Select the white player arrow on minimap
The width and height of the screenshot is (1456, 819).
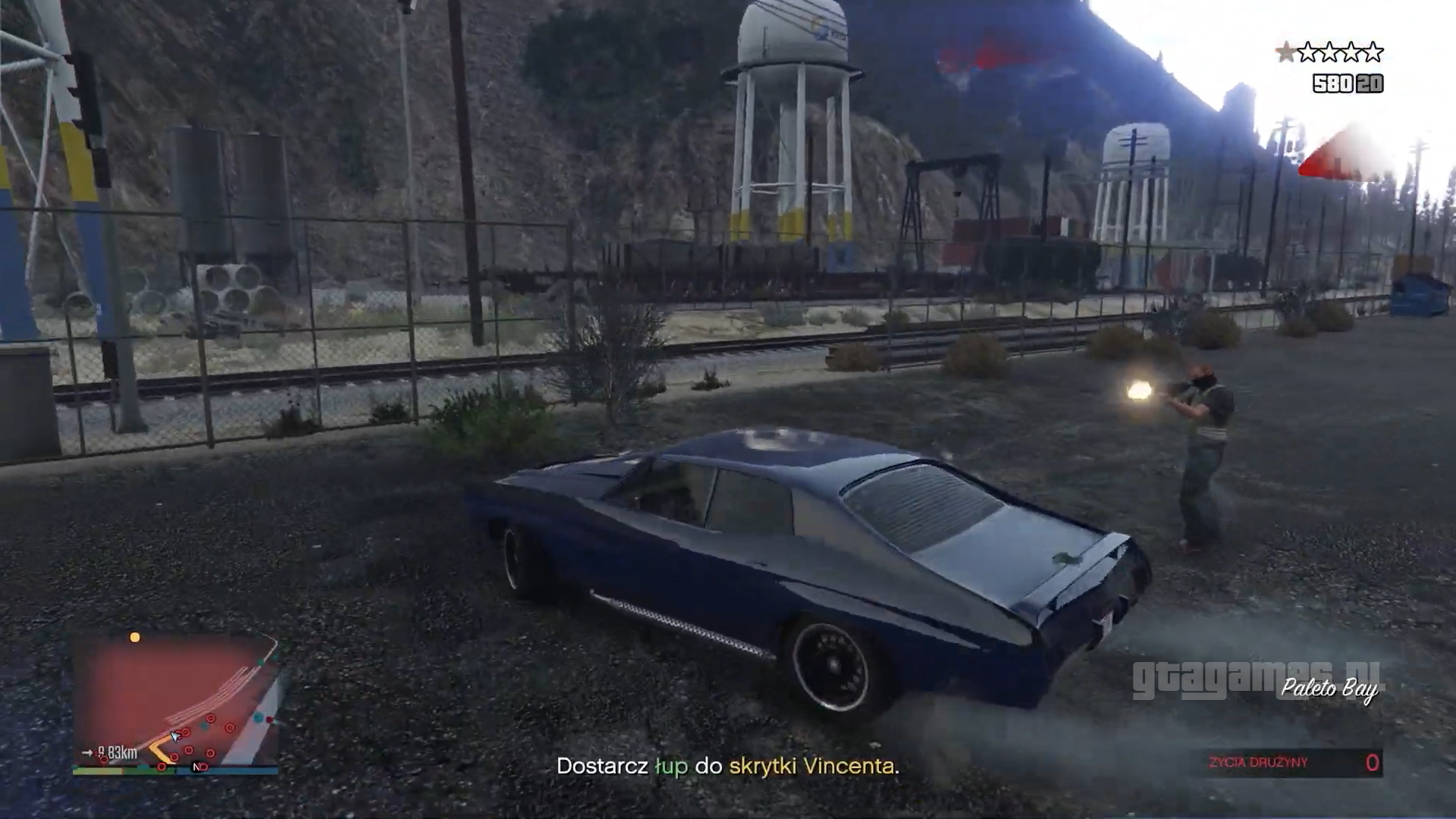tap(175, 735)
